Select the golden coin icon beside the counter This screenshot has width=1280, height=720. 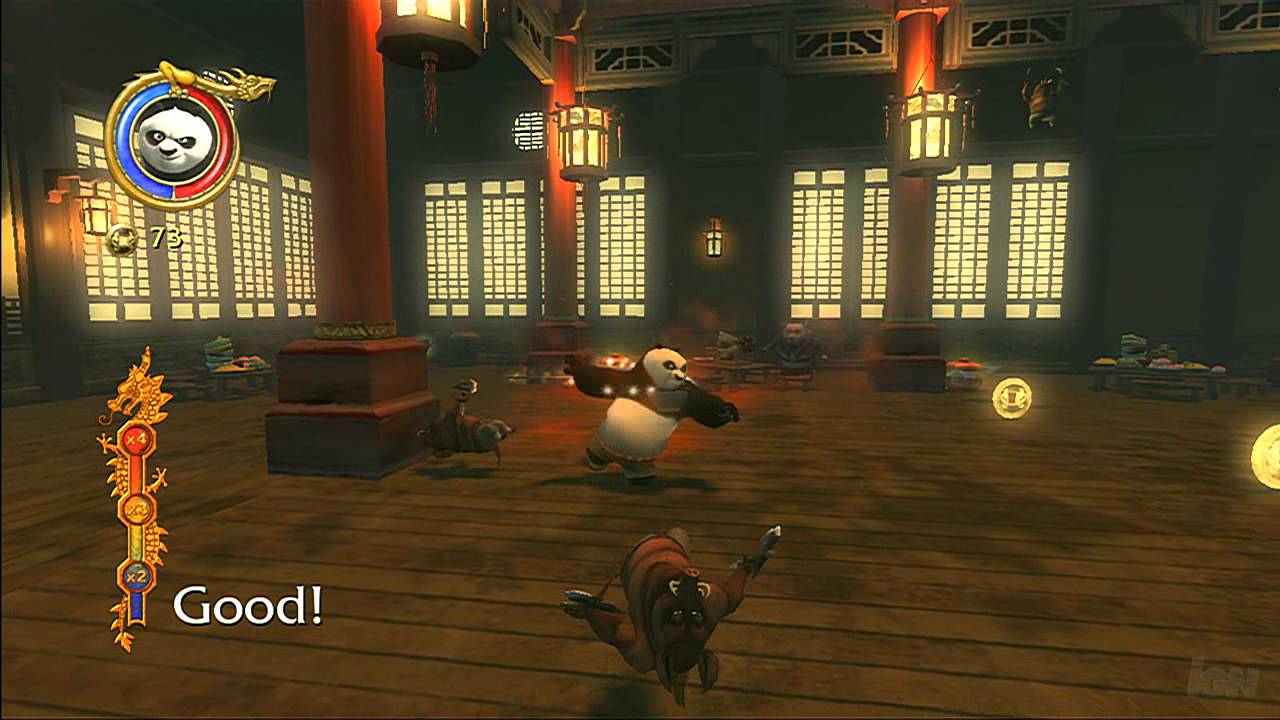coord(124,238)
